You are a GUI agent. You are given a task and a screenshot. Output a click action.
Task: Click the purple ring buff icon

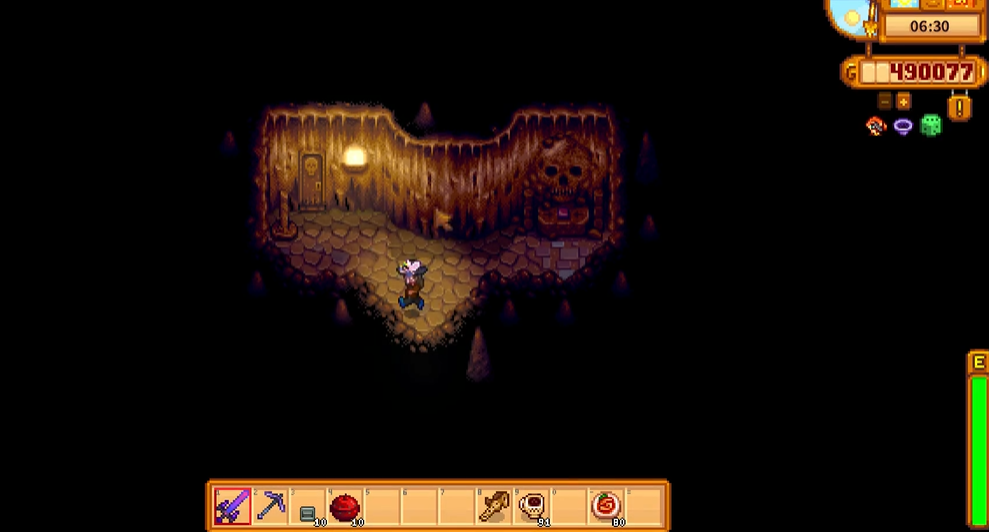[x=903, y=126]
